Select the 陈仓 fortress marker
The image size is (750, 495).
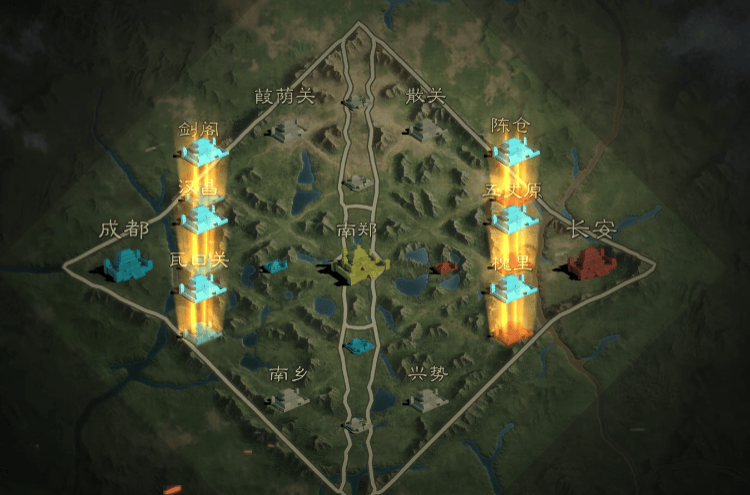click(x=514, y=152)
